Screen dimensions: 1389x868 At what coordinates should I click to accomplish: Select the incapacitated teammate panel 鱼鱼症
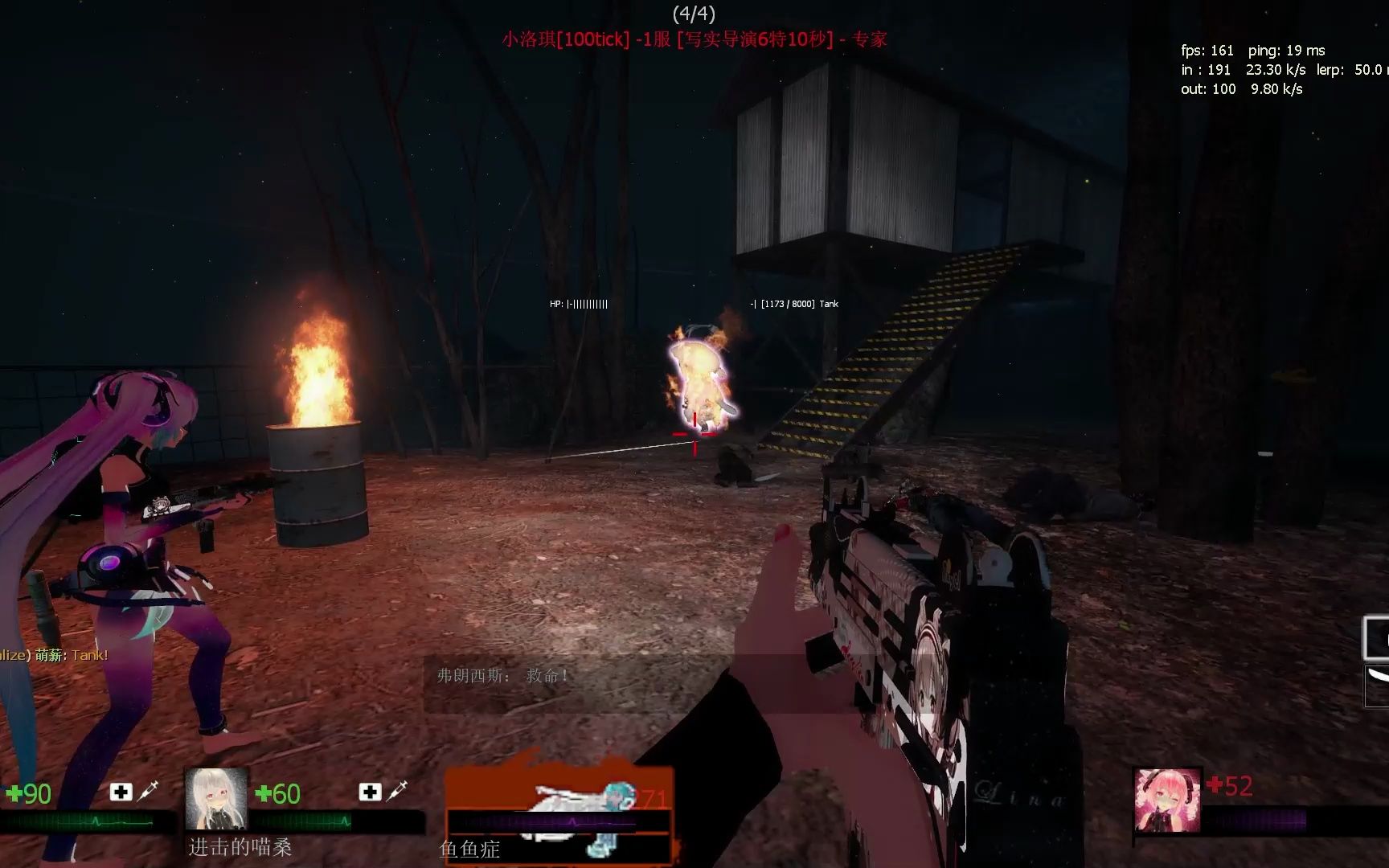[558, 812]
